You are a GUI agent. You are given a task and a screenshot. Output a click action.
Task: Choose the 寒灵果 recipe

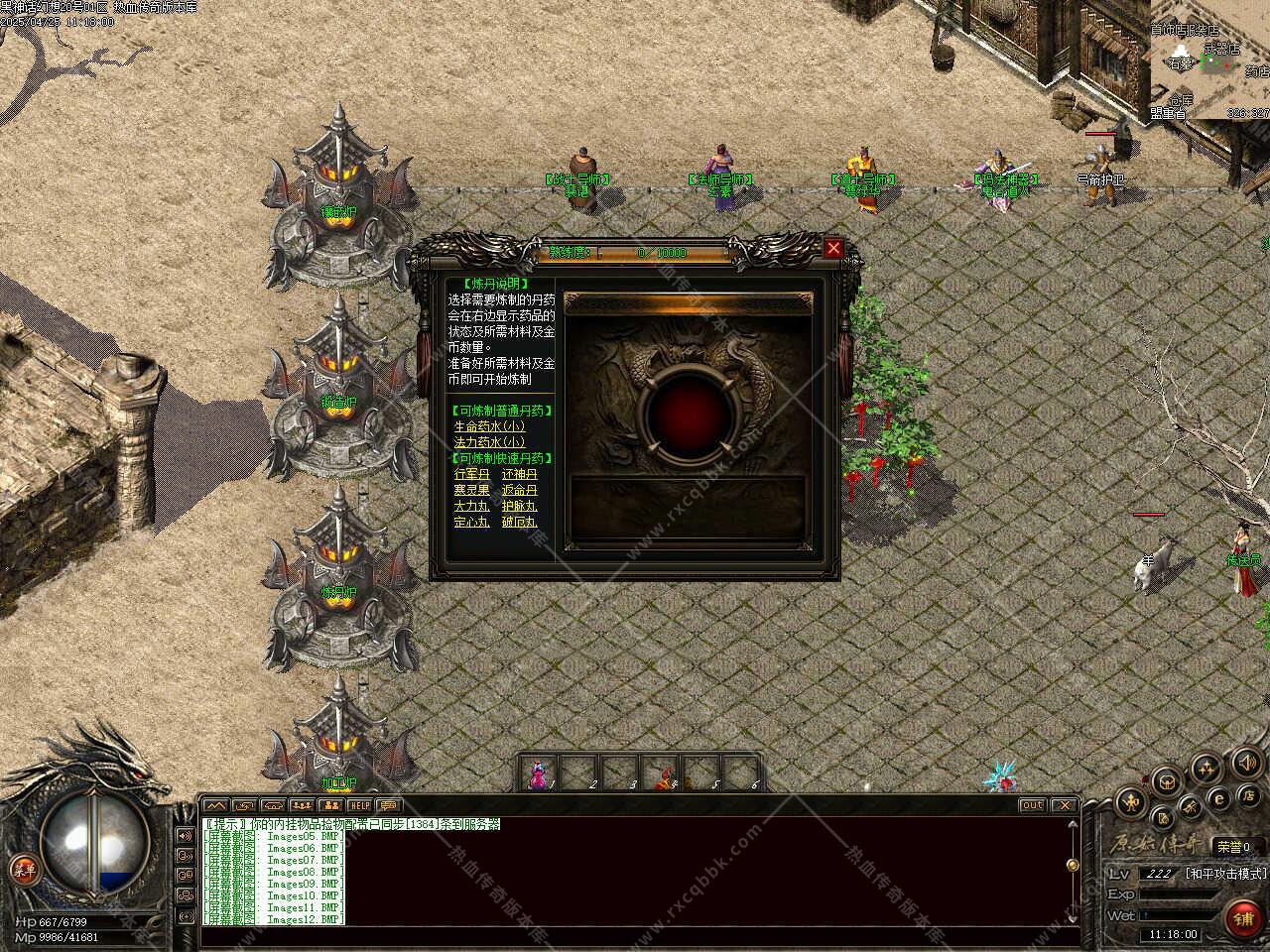(x=471, y=490)
